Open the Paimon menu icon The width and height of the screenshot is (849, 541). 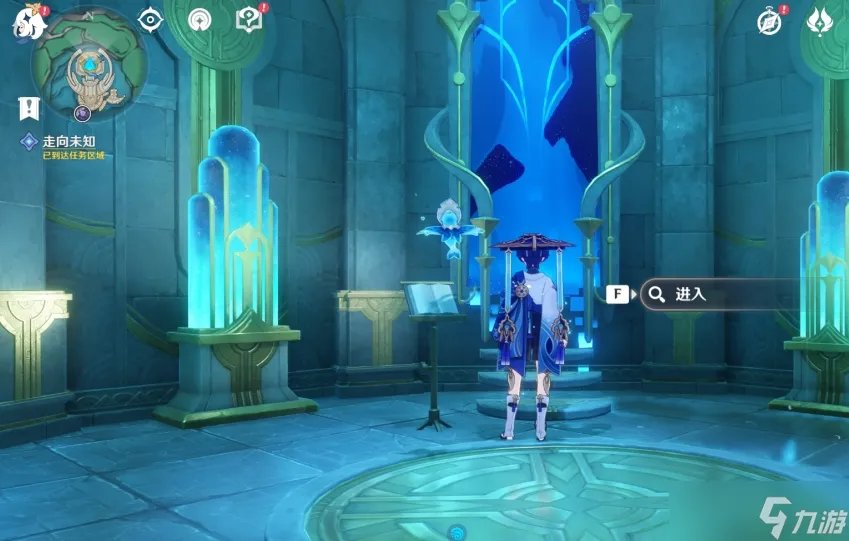26,22
